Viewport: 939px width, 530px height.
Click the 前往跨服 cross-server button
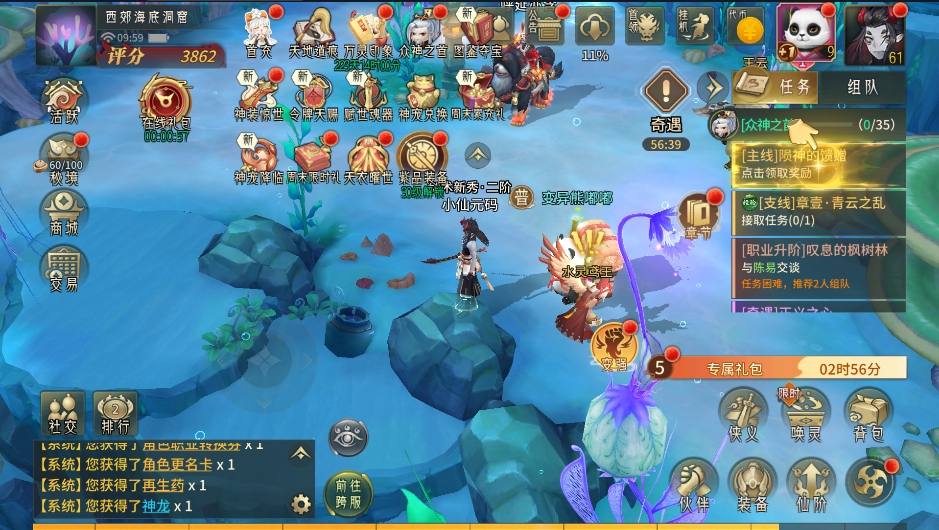click(348, 492)
